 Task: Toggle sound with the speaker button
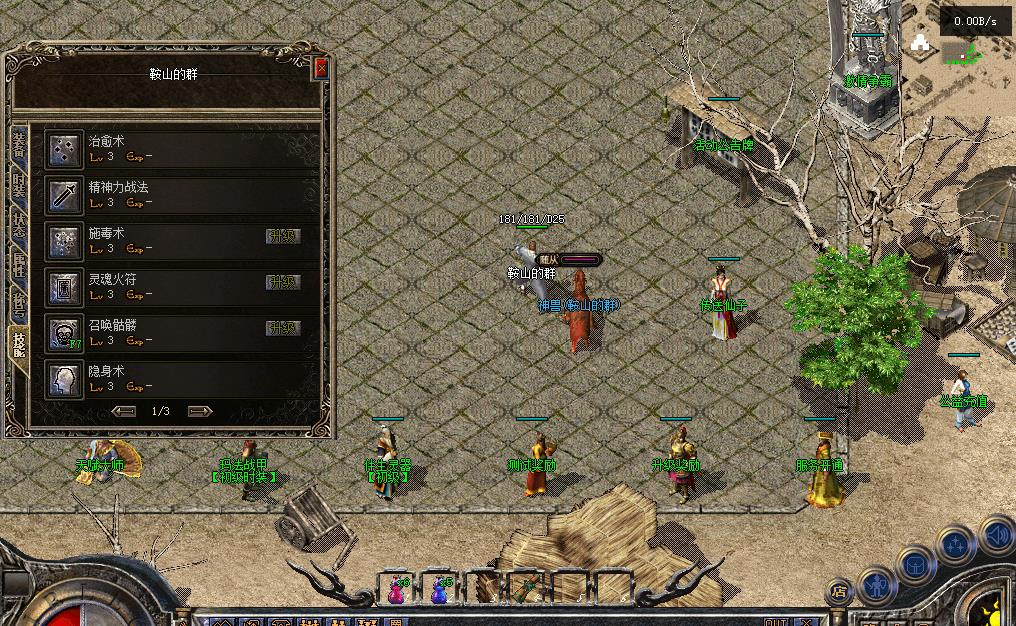click(996, 536)
